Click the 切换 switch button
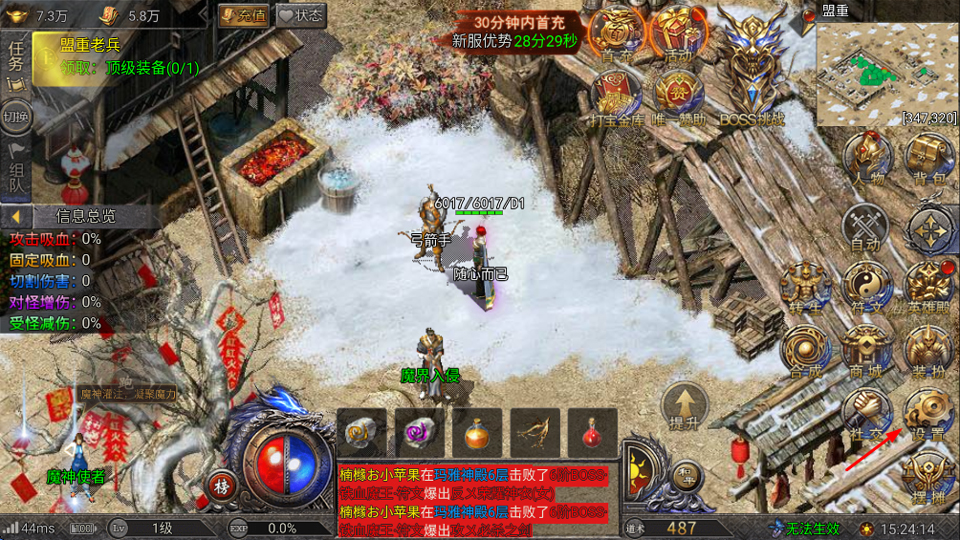Image resolution: width=960 pixels, height=540 pixels. click(16, 115)
